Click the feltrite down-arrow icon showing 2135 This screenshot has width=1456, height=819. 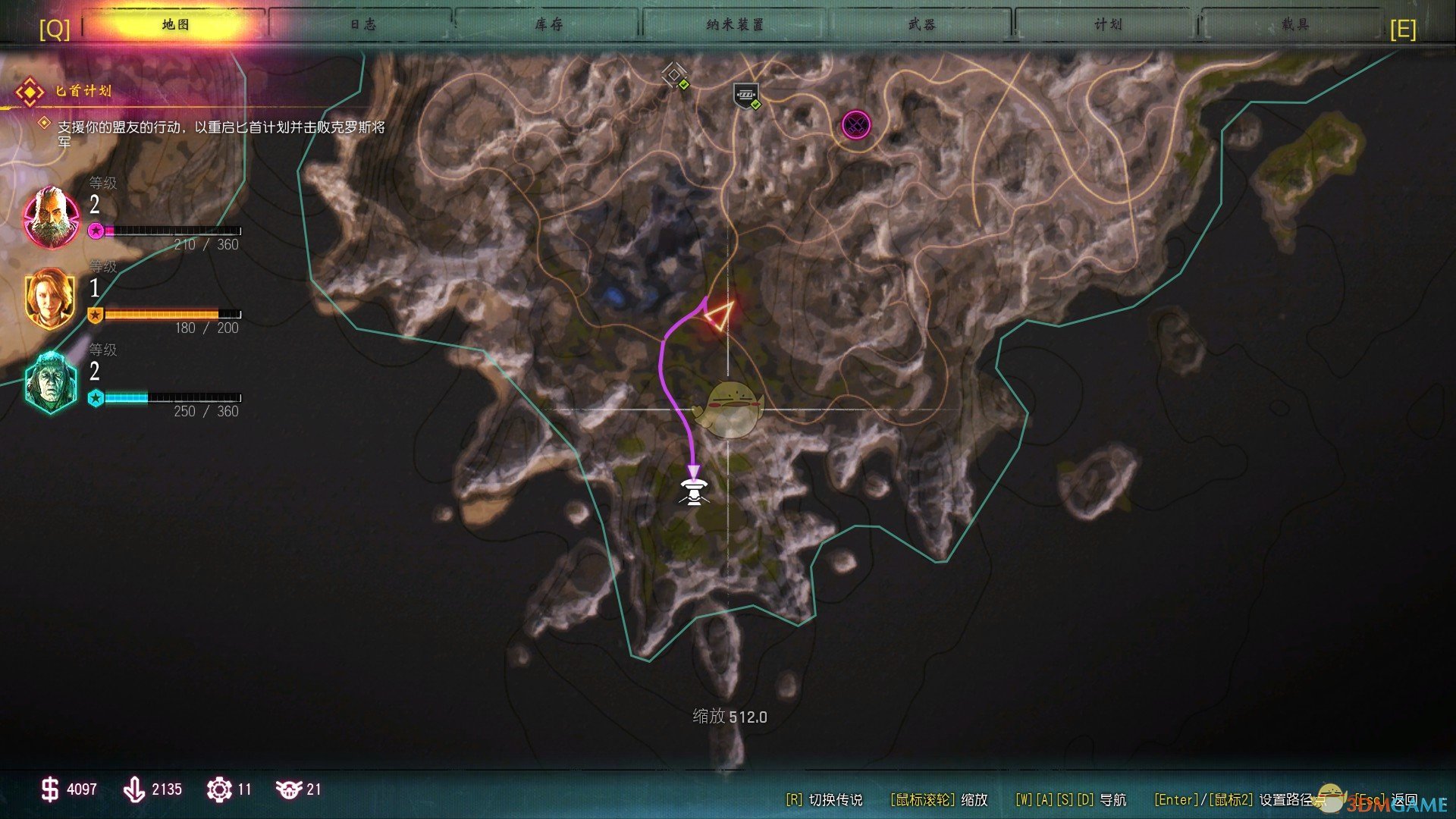tap(135, 789)
